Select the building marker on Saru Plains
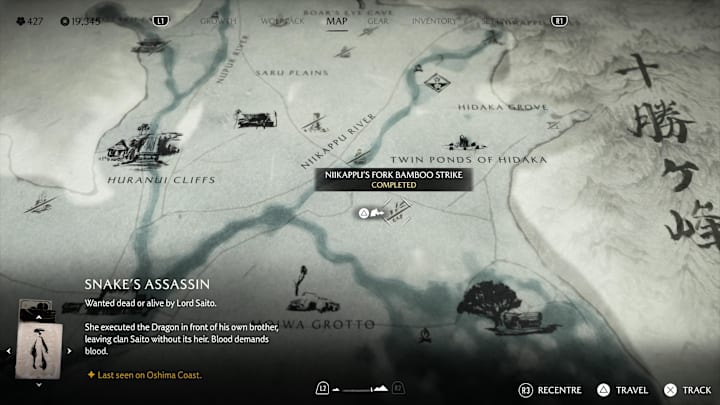Viewport: 720px width, 405px height. [254, 119]
